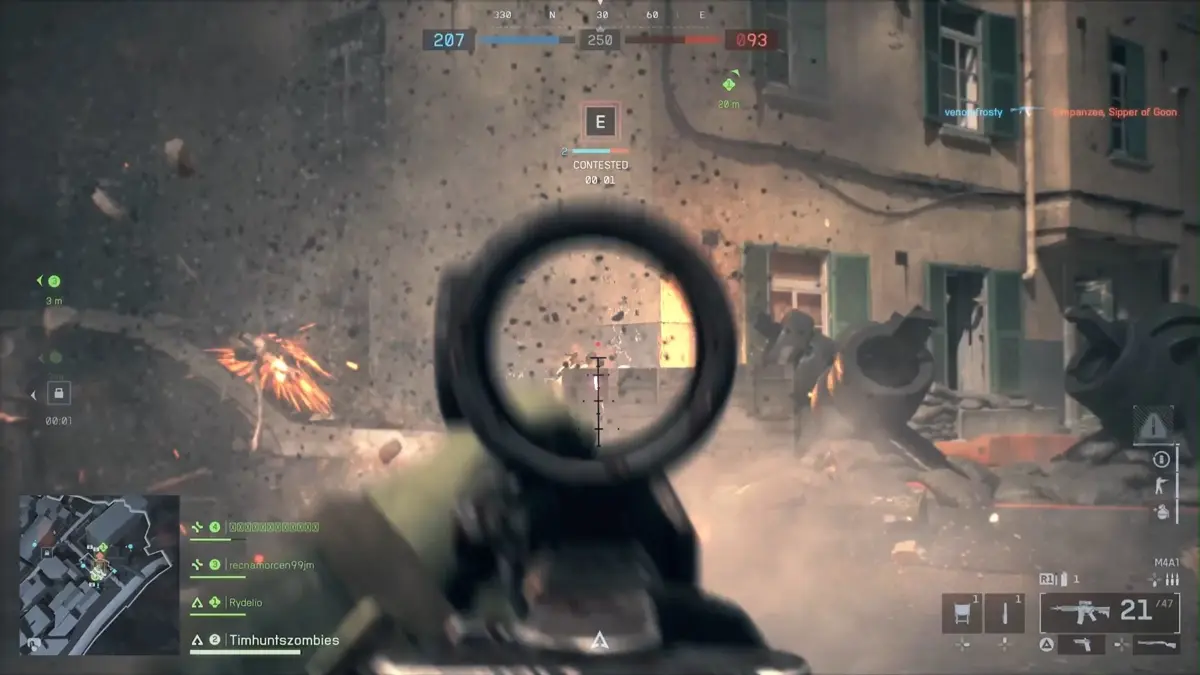Equip the shotgun weapon slot
The image size is (1200, 675).
(x=1158, y=645)
